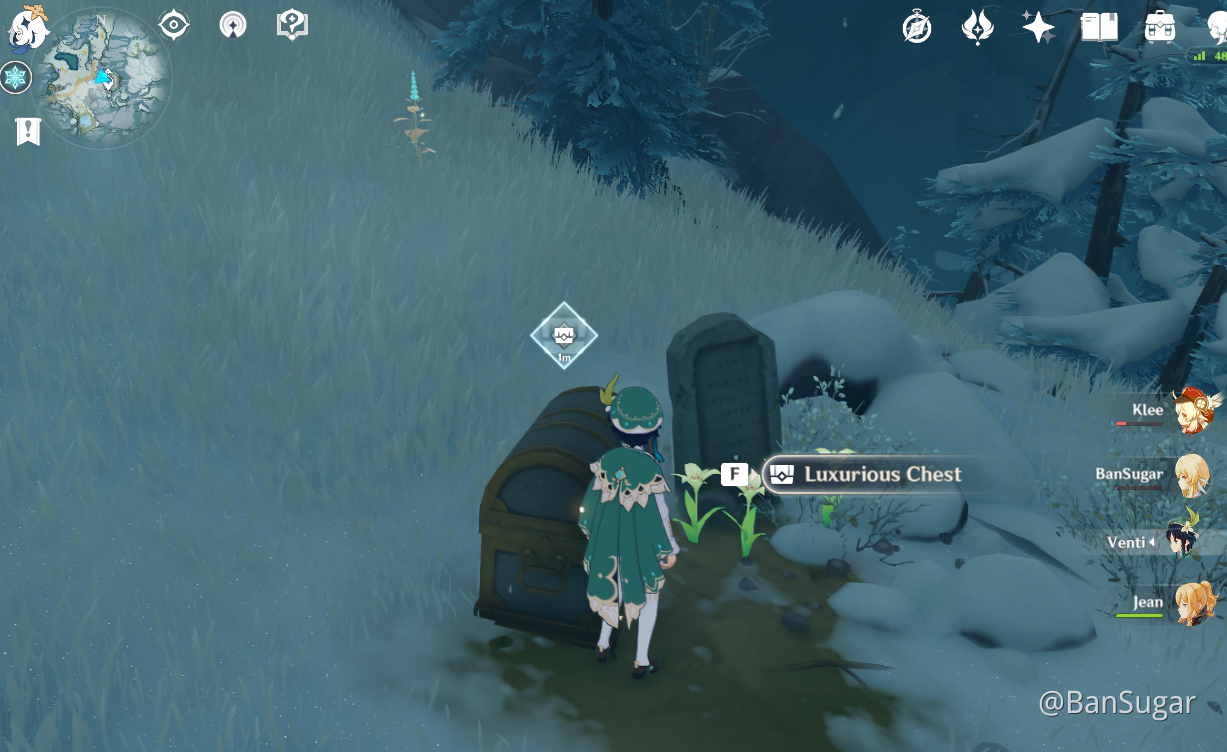
Task: Open the compass events icon
Action: [917, 28]
